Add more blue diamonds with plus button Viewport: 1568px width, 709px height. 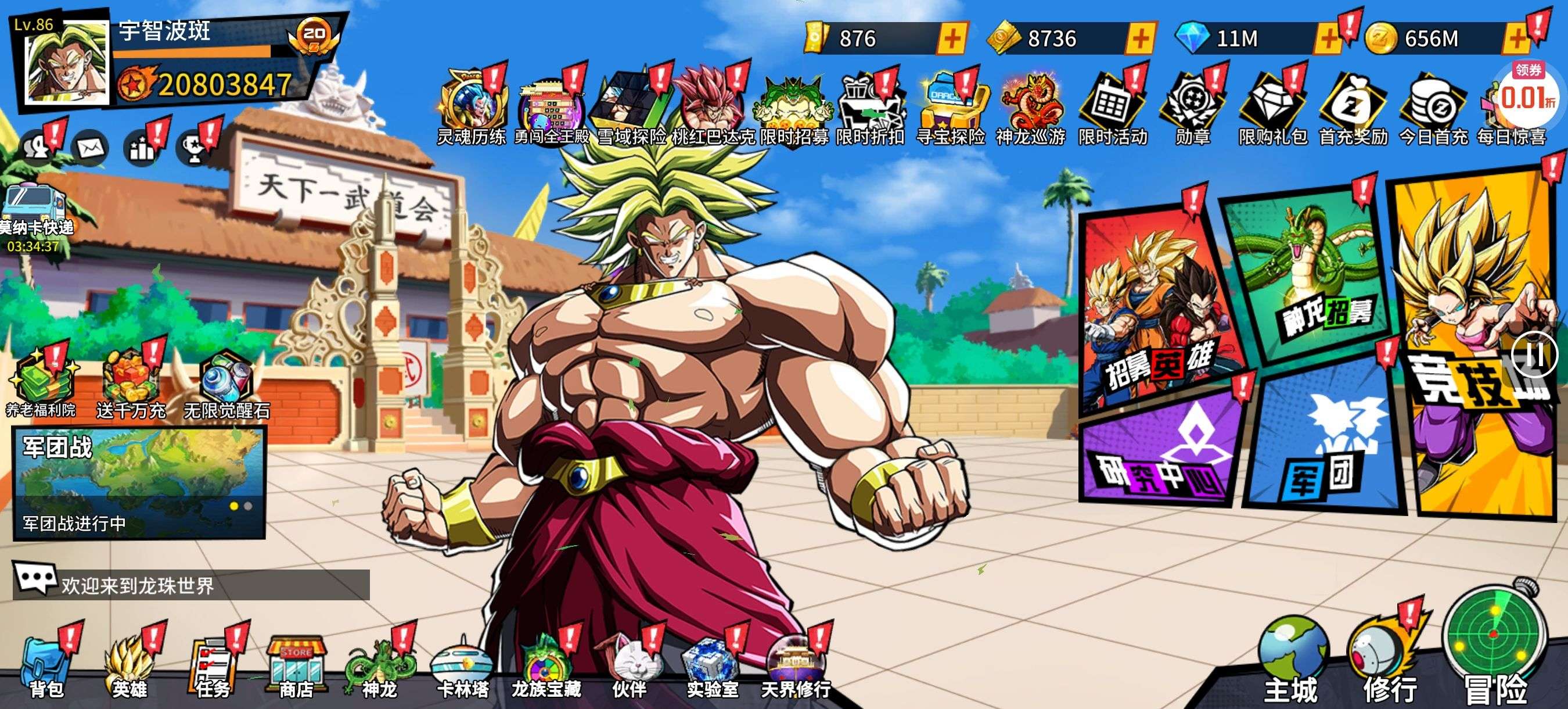pyautogui.click(x=1328, y=39)
